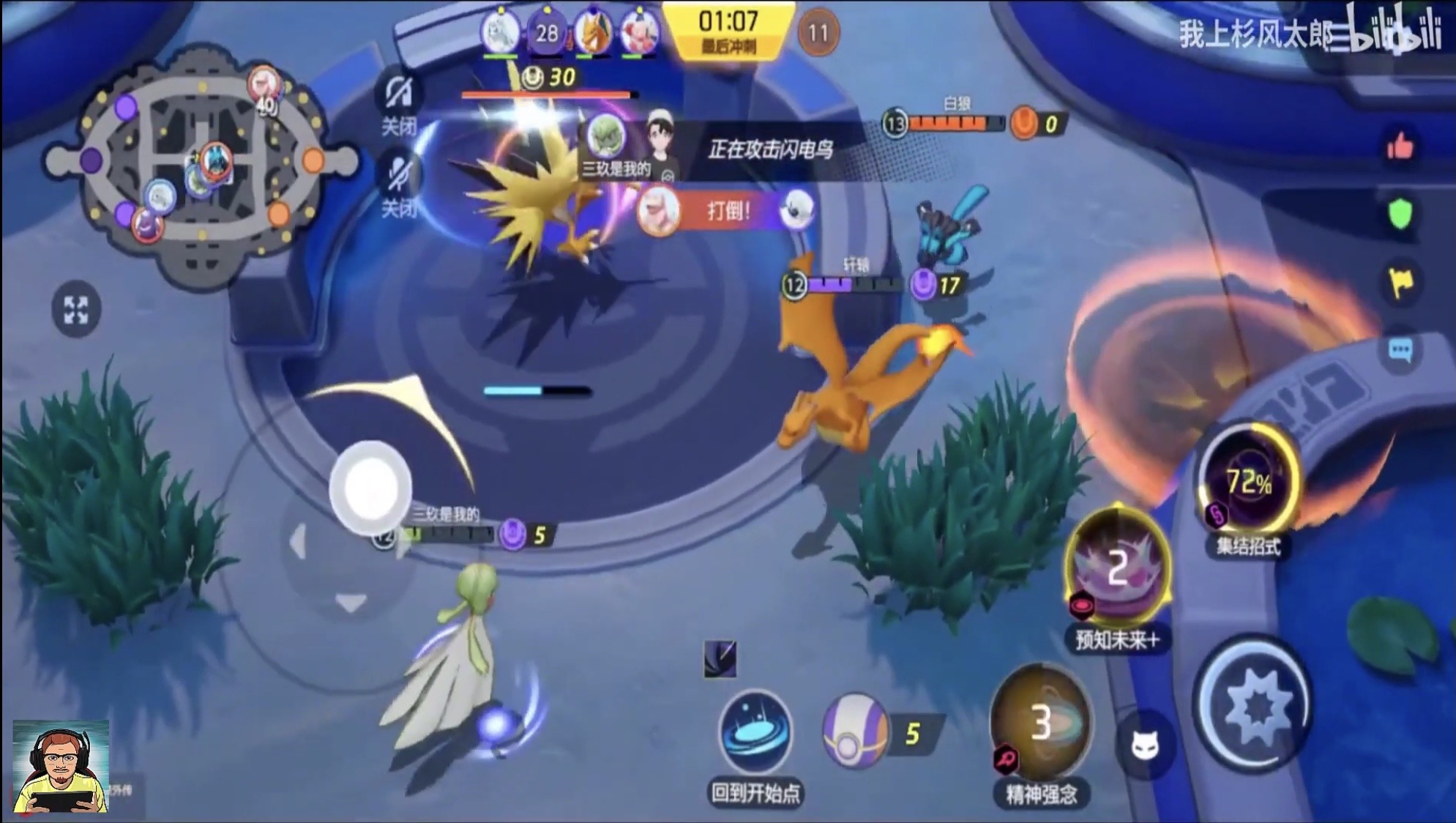Move using the virtual joystick knob
The image size is (1456, 823).
click(370, 488)
